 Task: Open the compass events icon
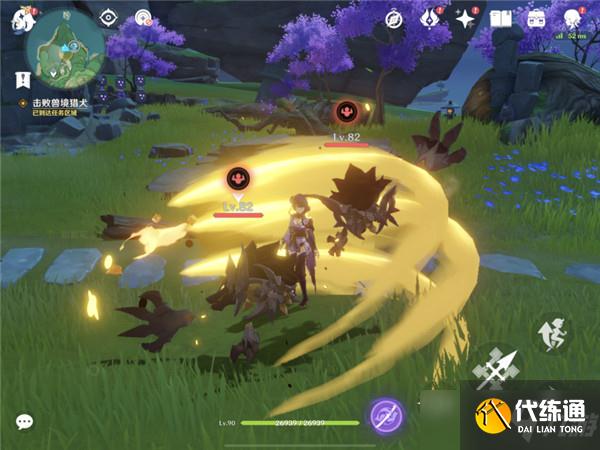tap(395, 18)
